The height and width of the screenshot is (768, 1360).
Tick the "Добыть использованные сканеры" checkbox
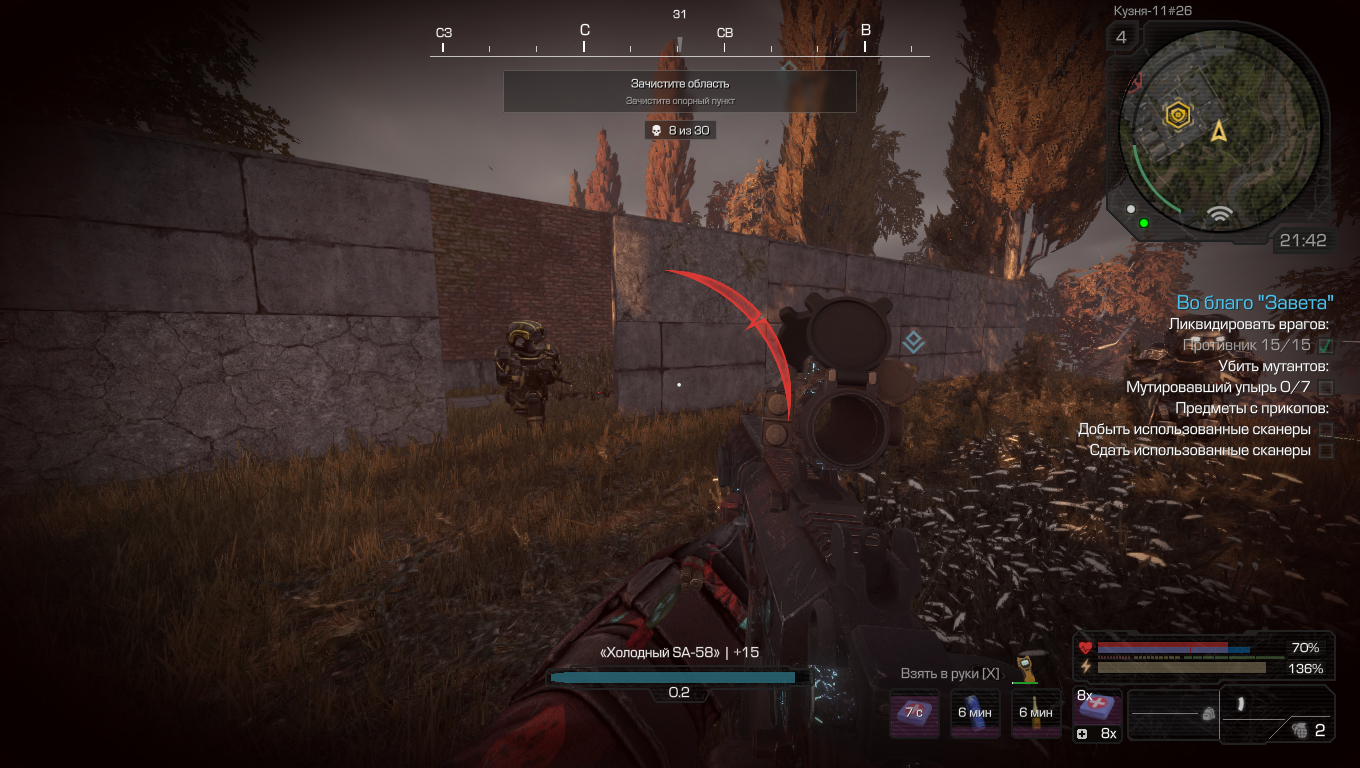[1326, 429]
